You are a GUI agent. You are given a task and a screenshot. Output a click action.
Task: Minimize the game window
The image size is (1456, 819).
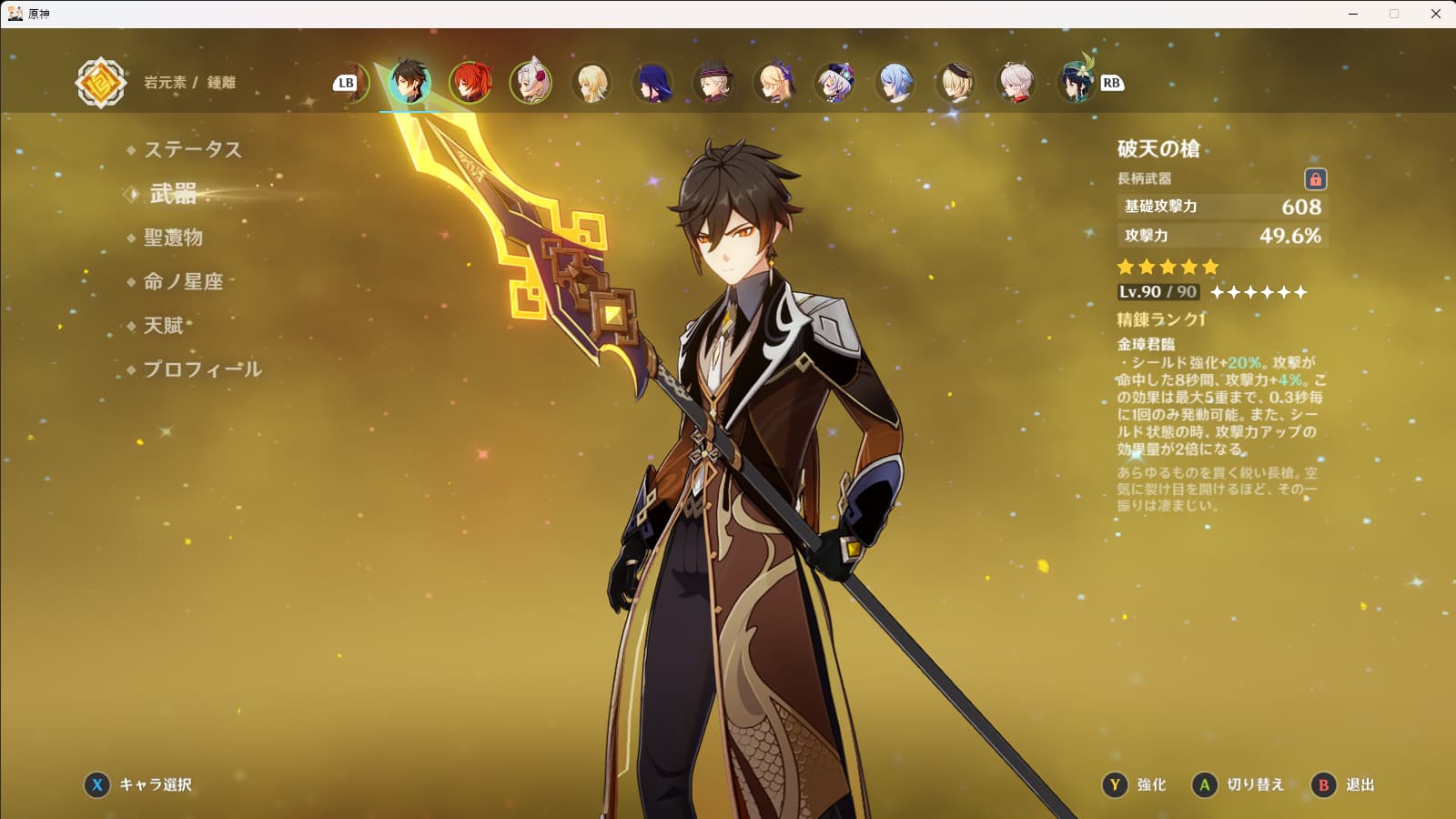click(x=1353, y=14)
